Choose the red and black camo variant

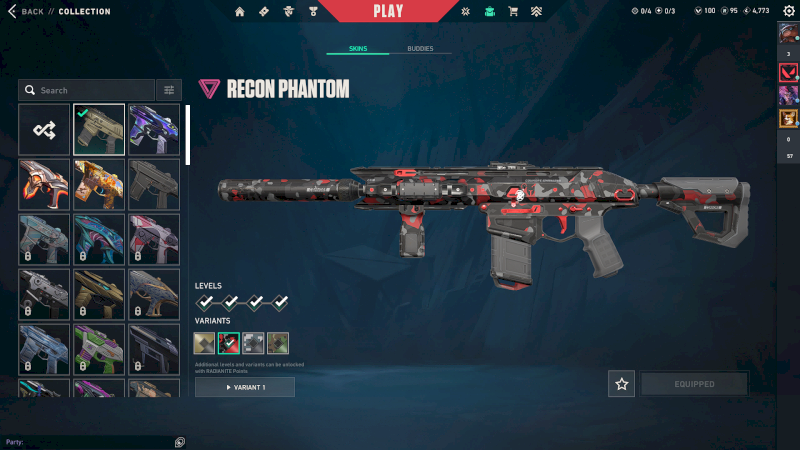pos(229,343)
